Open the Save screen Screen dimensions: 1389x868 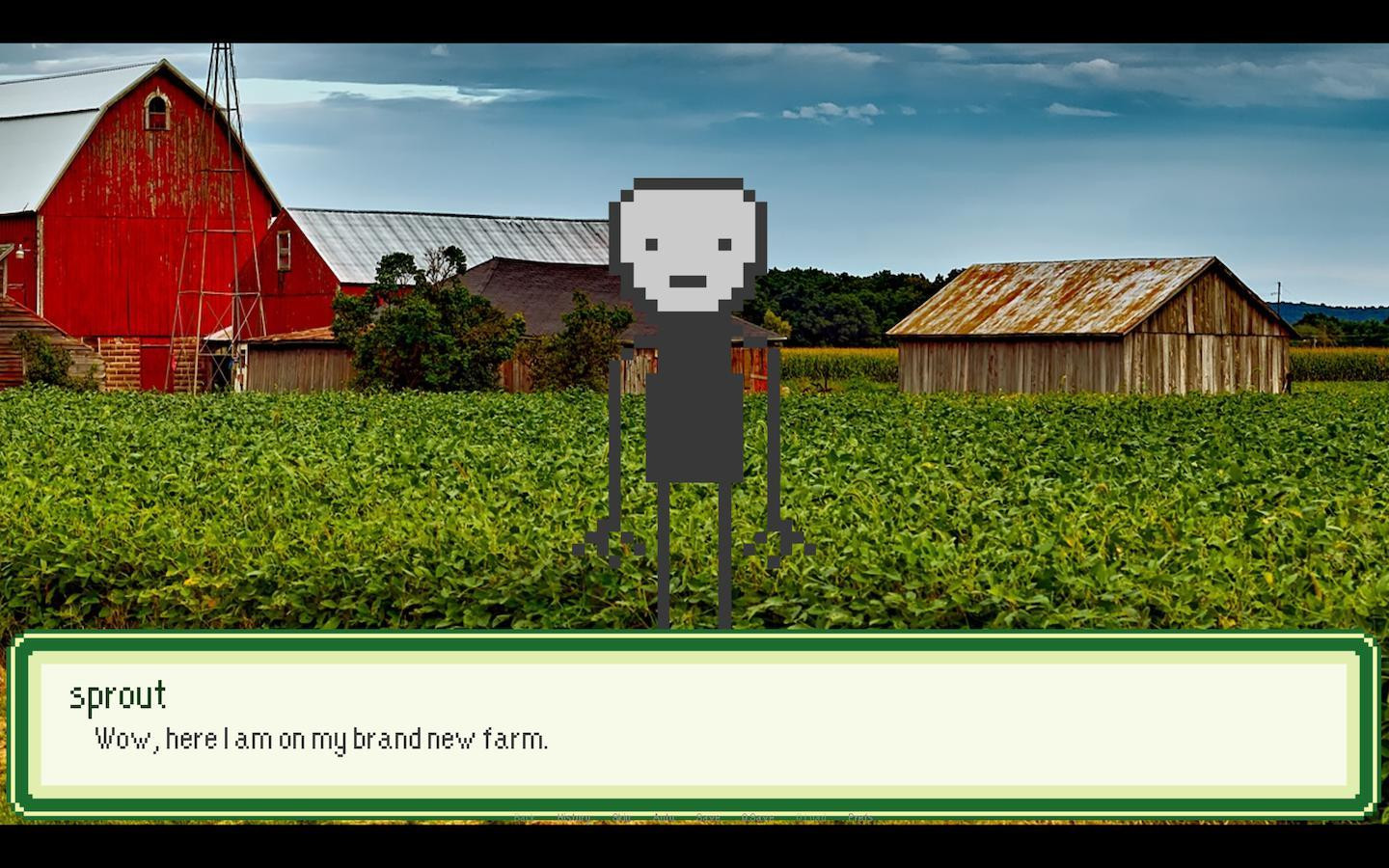[x=709, y=816]
